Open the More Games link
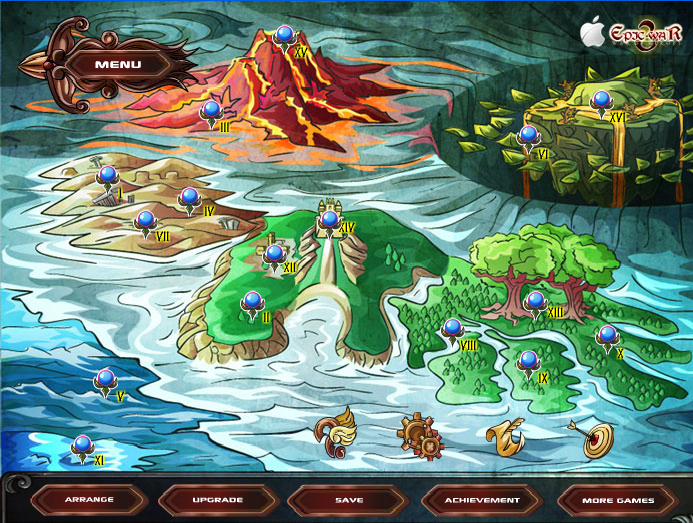This screenshot has height=523, width=693. coord(619,499)
